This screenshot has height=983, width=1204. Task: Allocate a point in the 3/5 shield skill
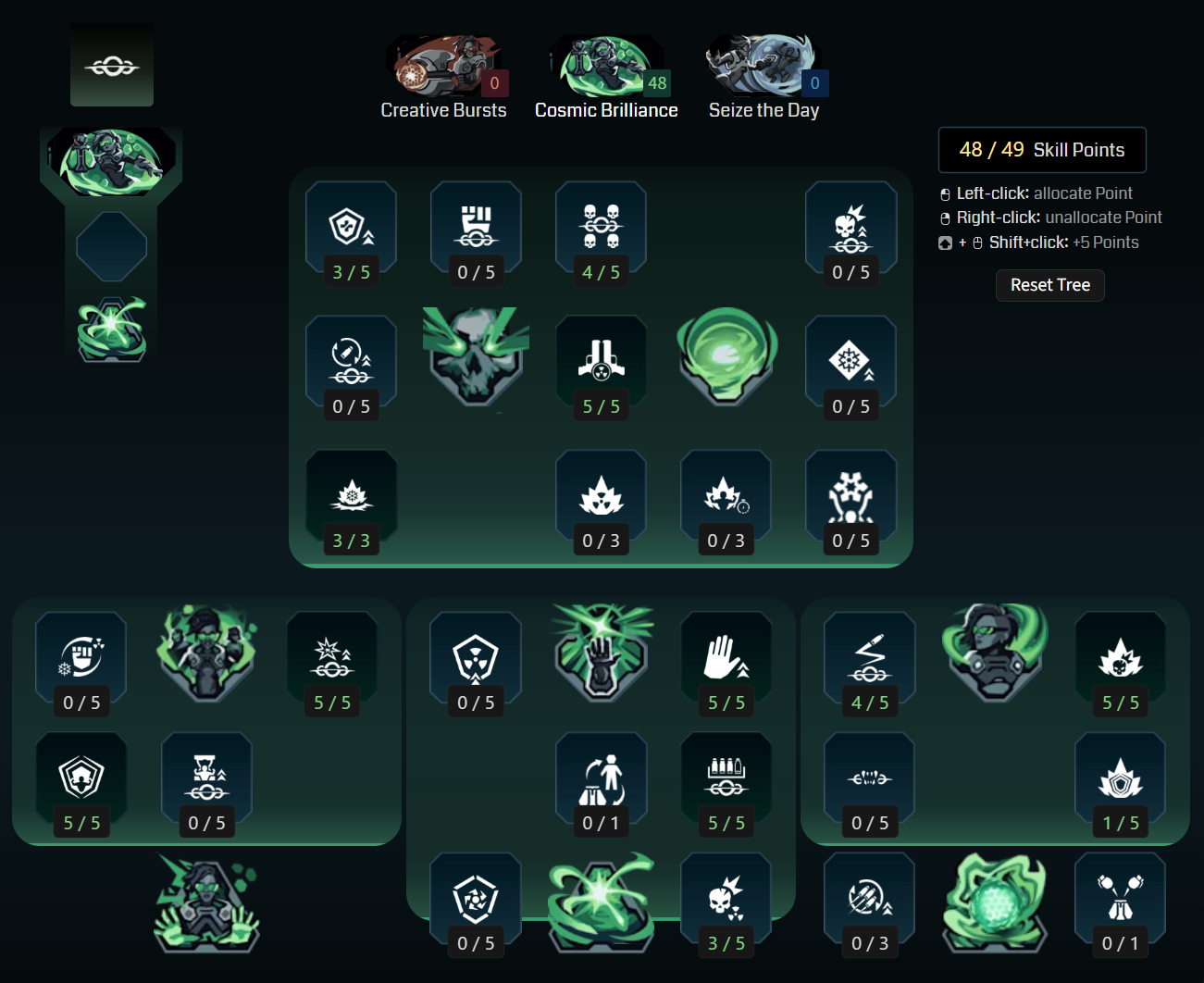[x=351, y=225]
